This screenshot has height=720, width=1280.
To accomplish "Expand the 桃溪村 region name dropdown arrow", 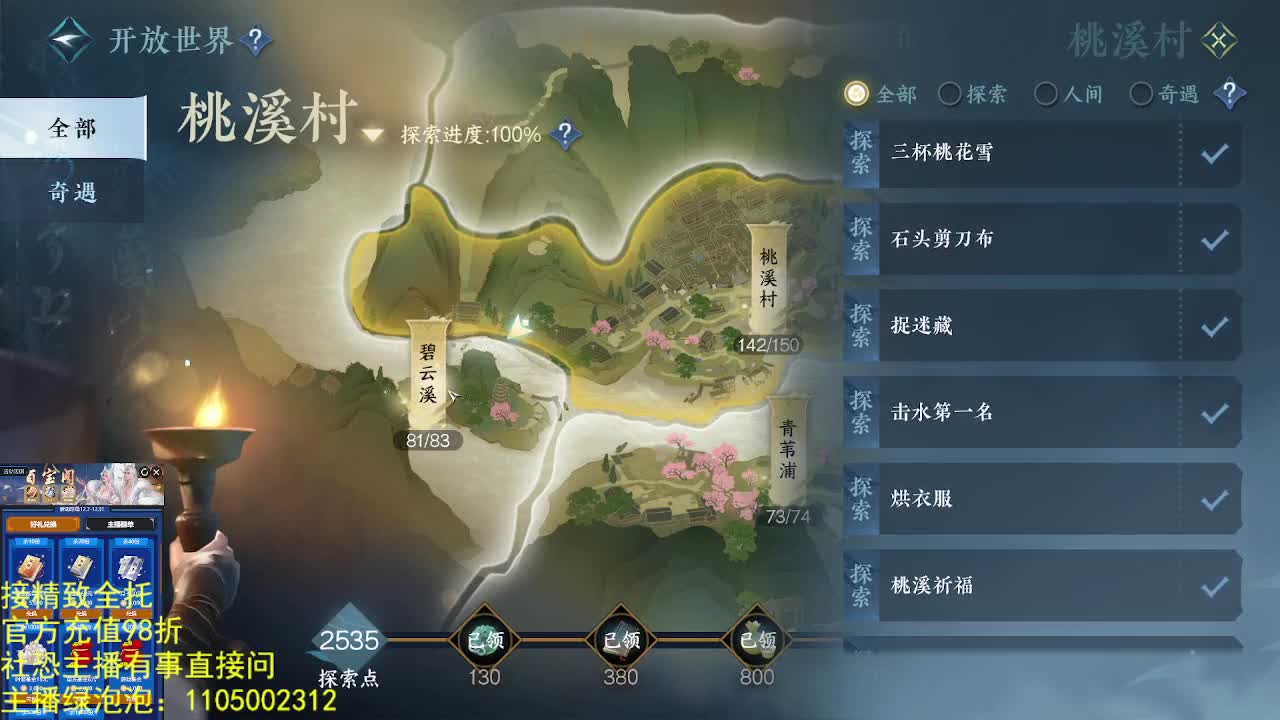I will point(370,135).
